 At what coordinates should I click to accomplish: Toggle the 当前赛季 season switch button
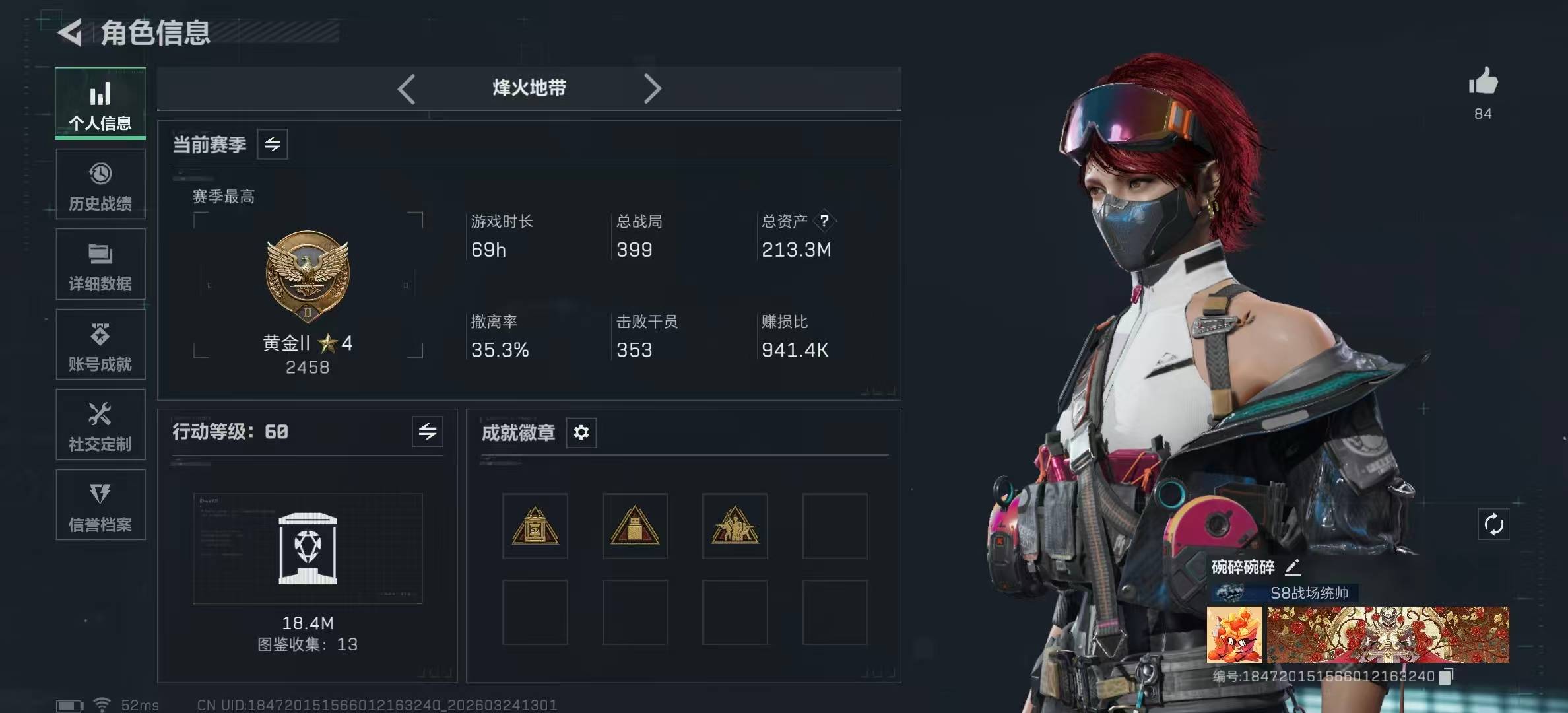pos(273,145)
